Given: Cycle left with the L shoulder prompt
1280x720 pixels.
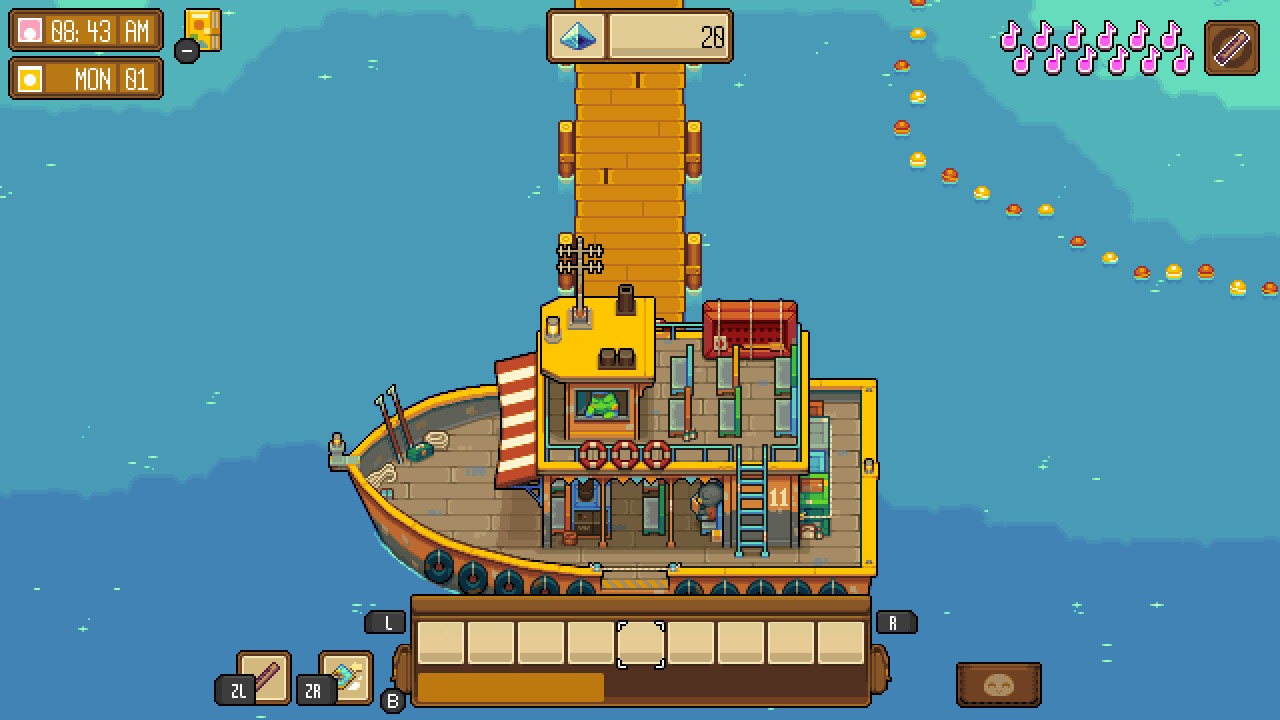Looking at the screenshot, I should pos(385,621).
